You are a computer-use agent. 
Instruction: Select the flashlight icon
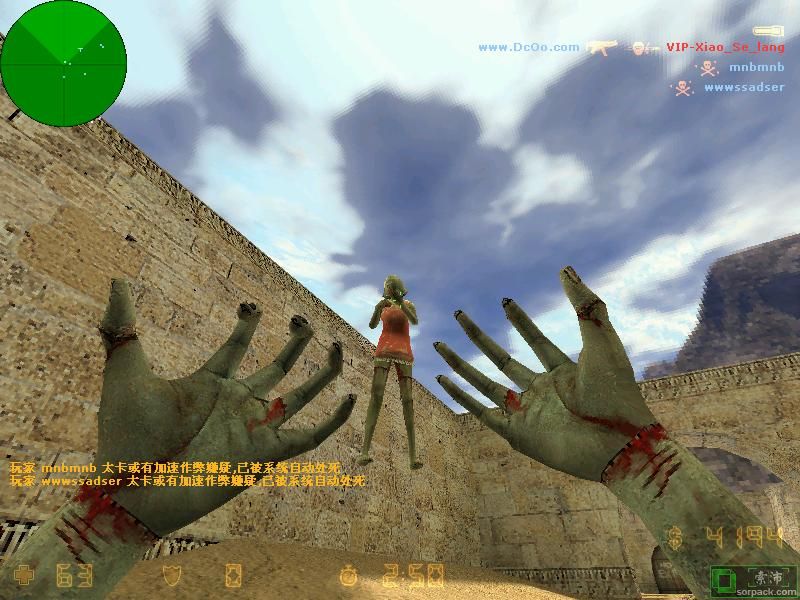pyautogui.click(x=767, y=32)
